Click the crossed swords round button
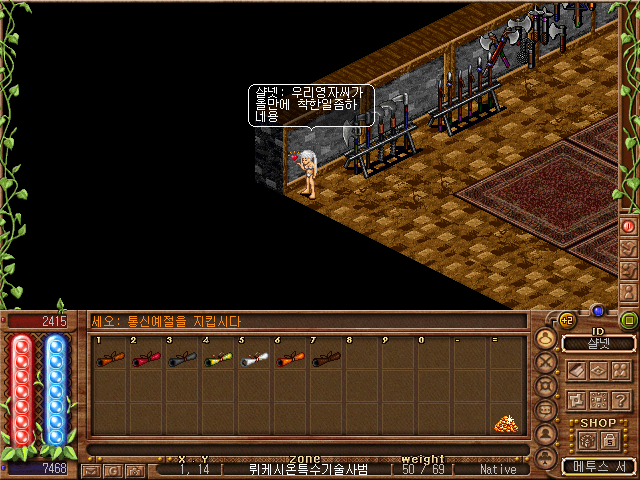The width and height of the screenshot is (640, 480). pyautogui.click(x=545, y=362)
